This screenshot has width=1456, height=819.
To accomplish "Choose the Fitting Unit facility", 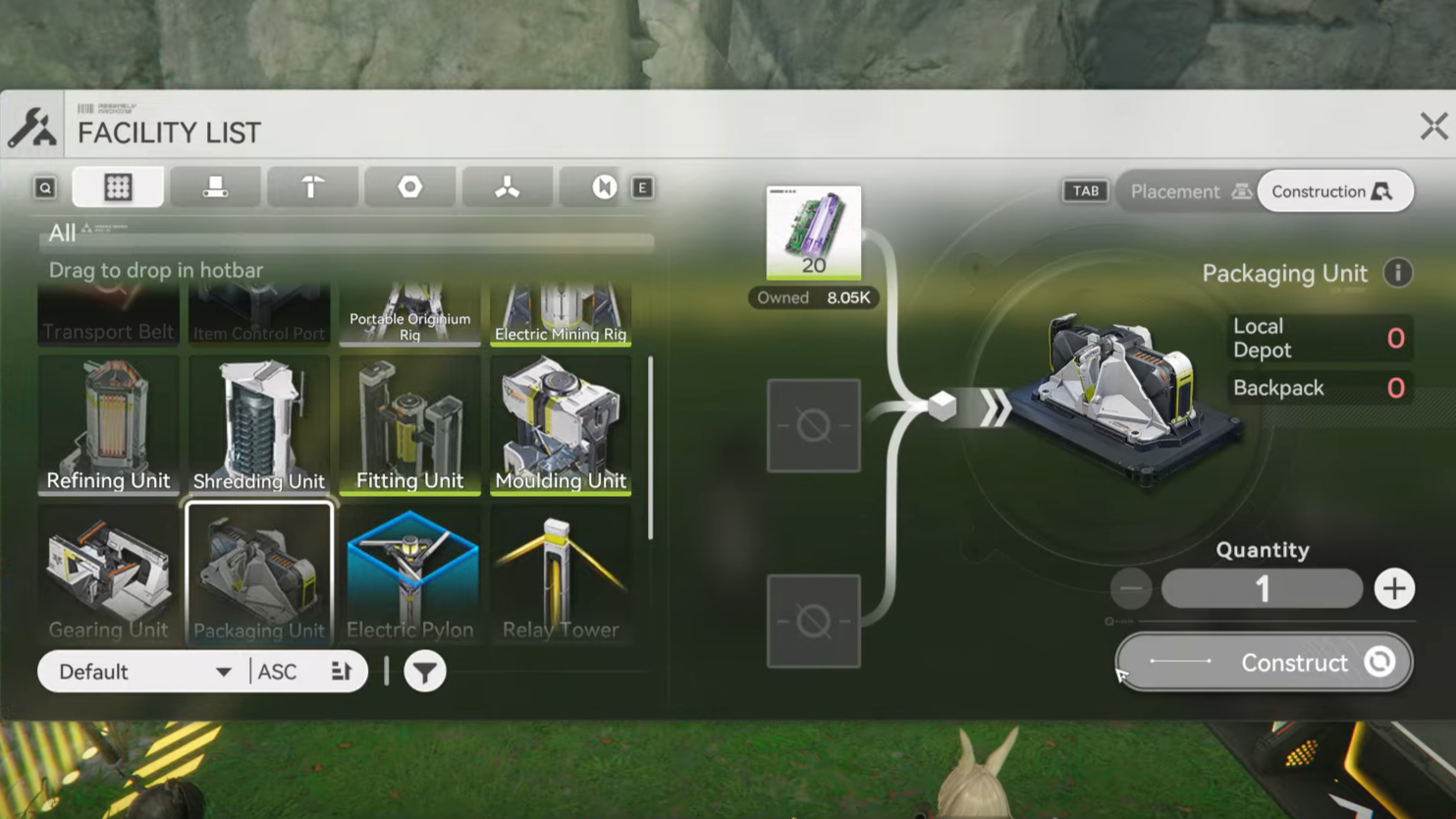I will pos(409,424).
